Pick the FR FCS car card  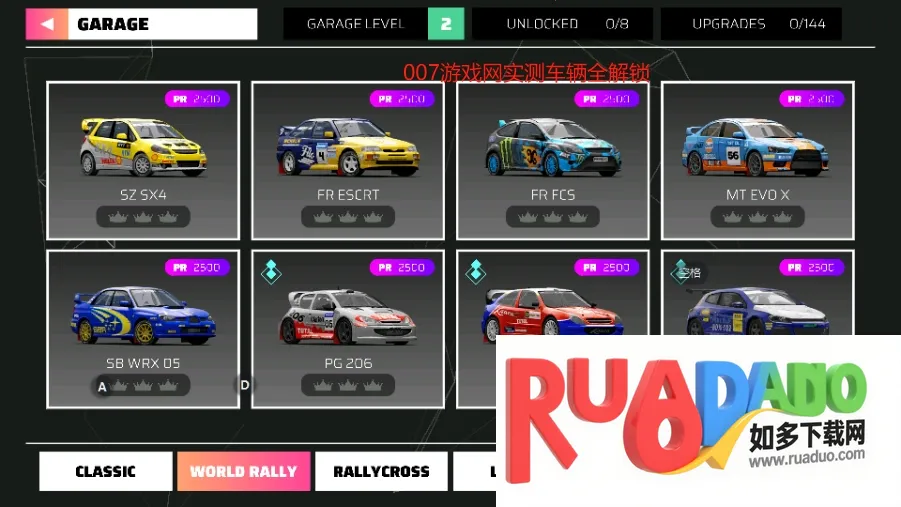pos(552,160)
